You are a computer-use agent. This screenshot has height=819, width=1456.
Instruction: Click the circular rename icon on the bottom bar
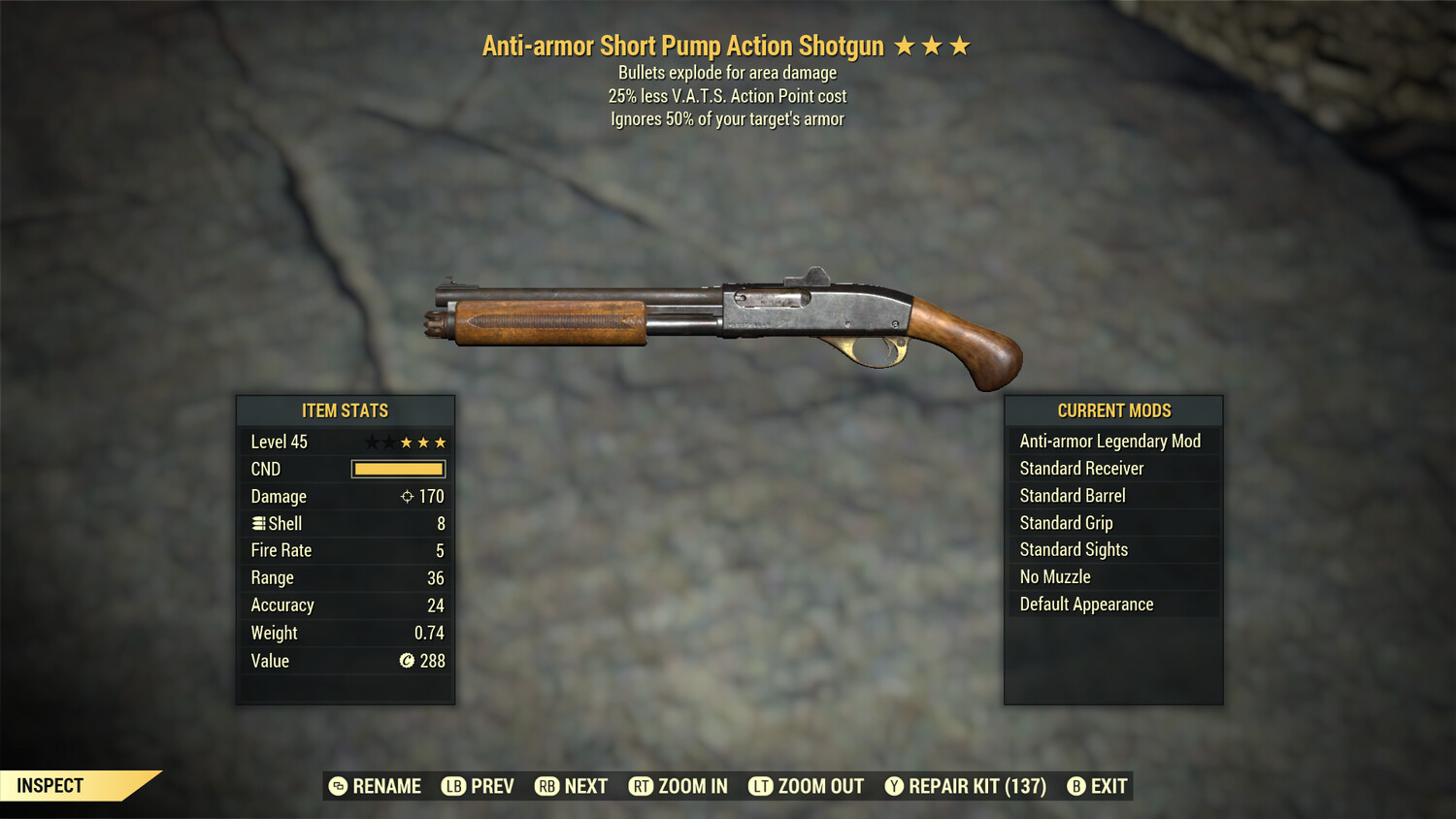(338, 786)
